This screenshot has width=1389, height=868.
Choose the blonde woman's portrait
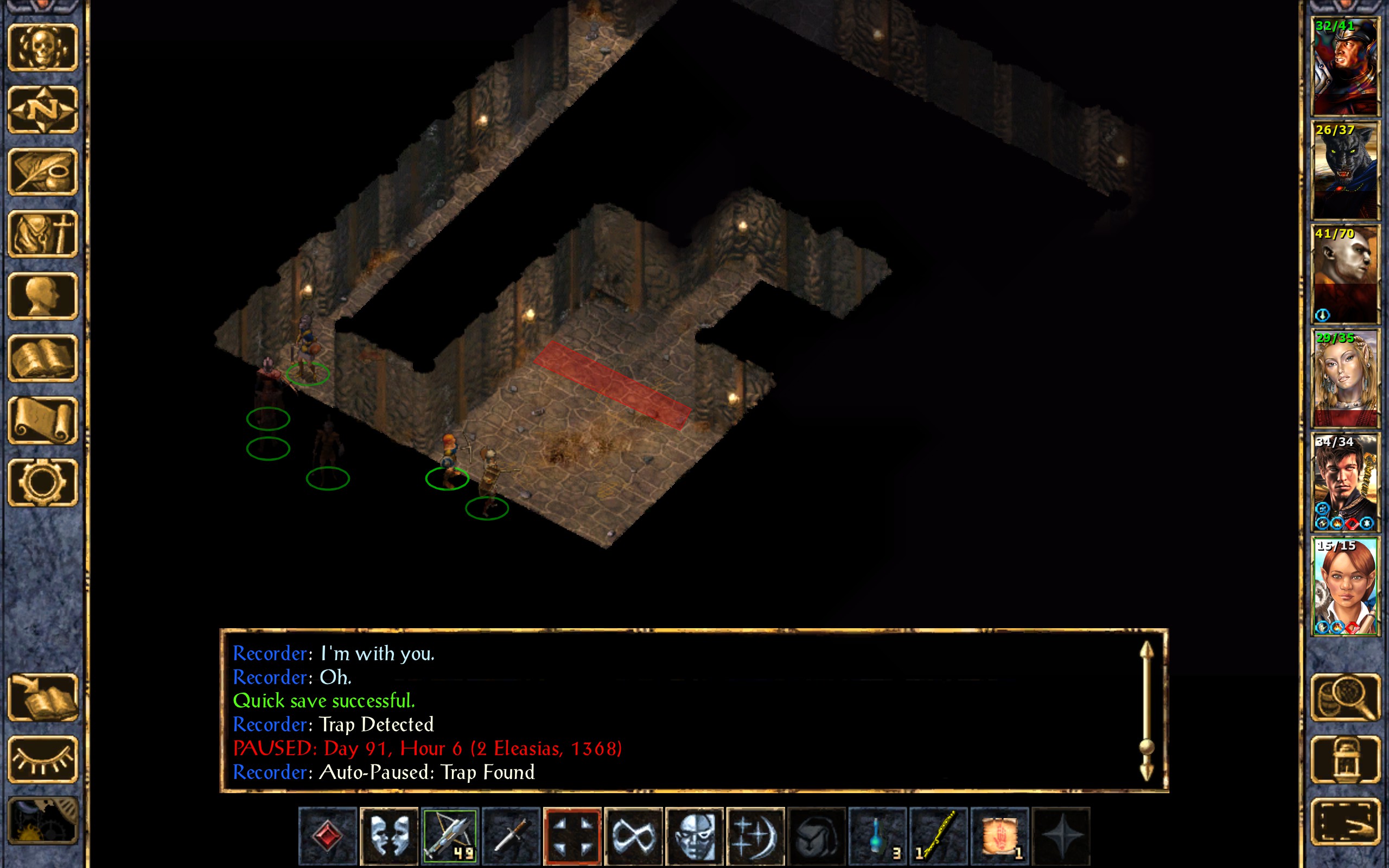(1345, 378)
